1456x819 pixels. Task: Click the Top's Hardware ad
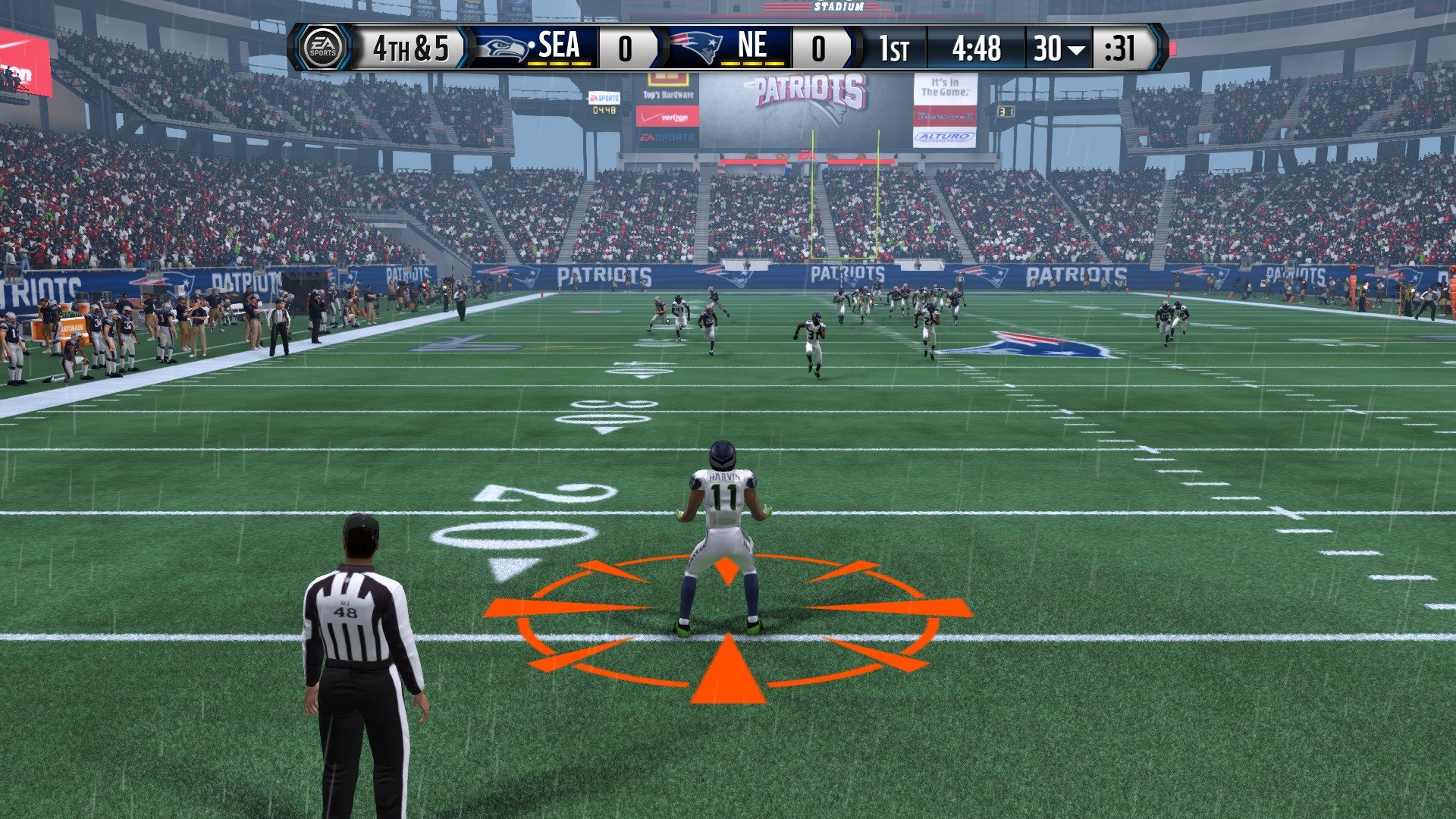[x=669, y=94]
